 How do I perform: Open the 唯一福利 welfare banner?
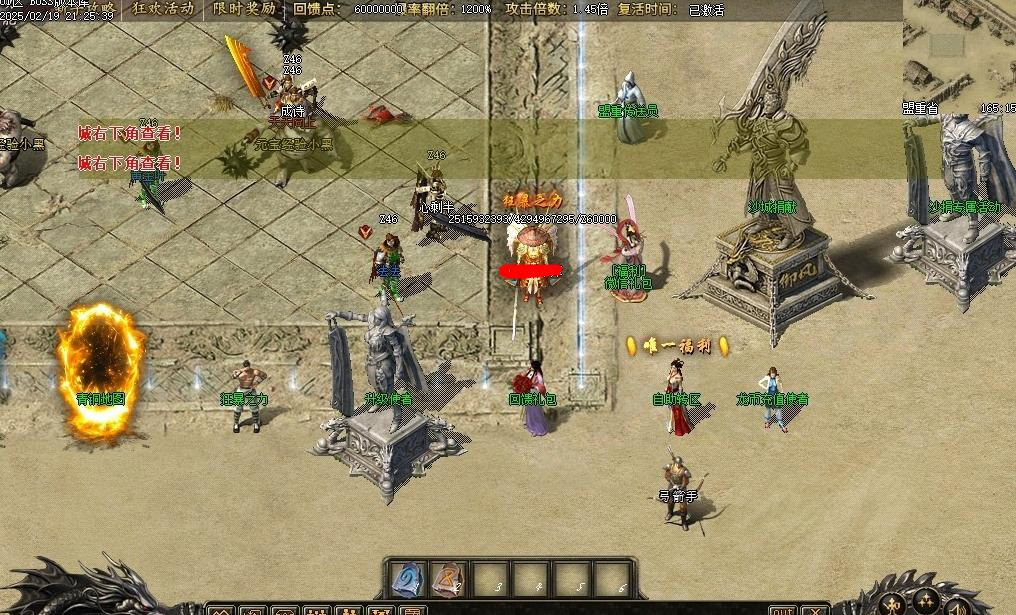pos(677,346)
